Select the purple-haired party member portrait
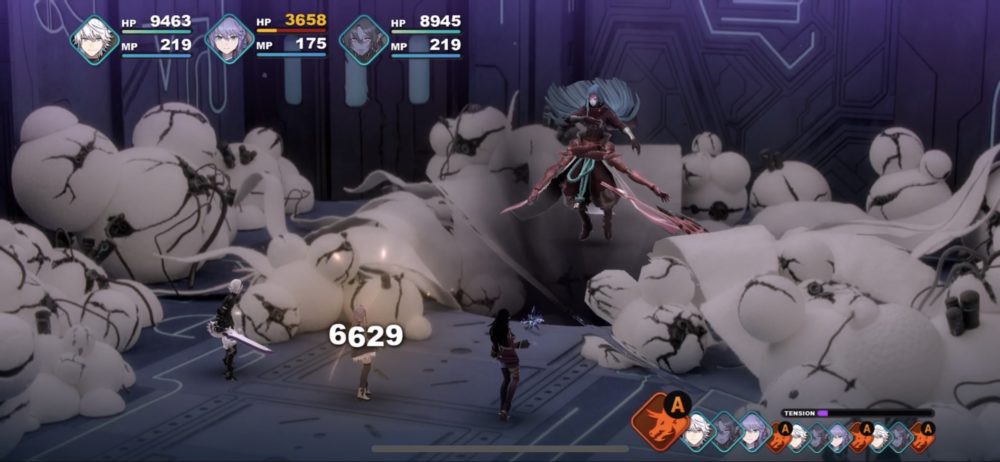The height and width of the screenshot is (462, 1000). pyautogui.click(x=229, y=40)
